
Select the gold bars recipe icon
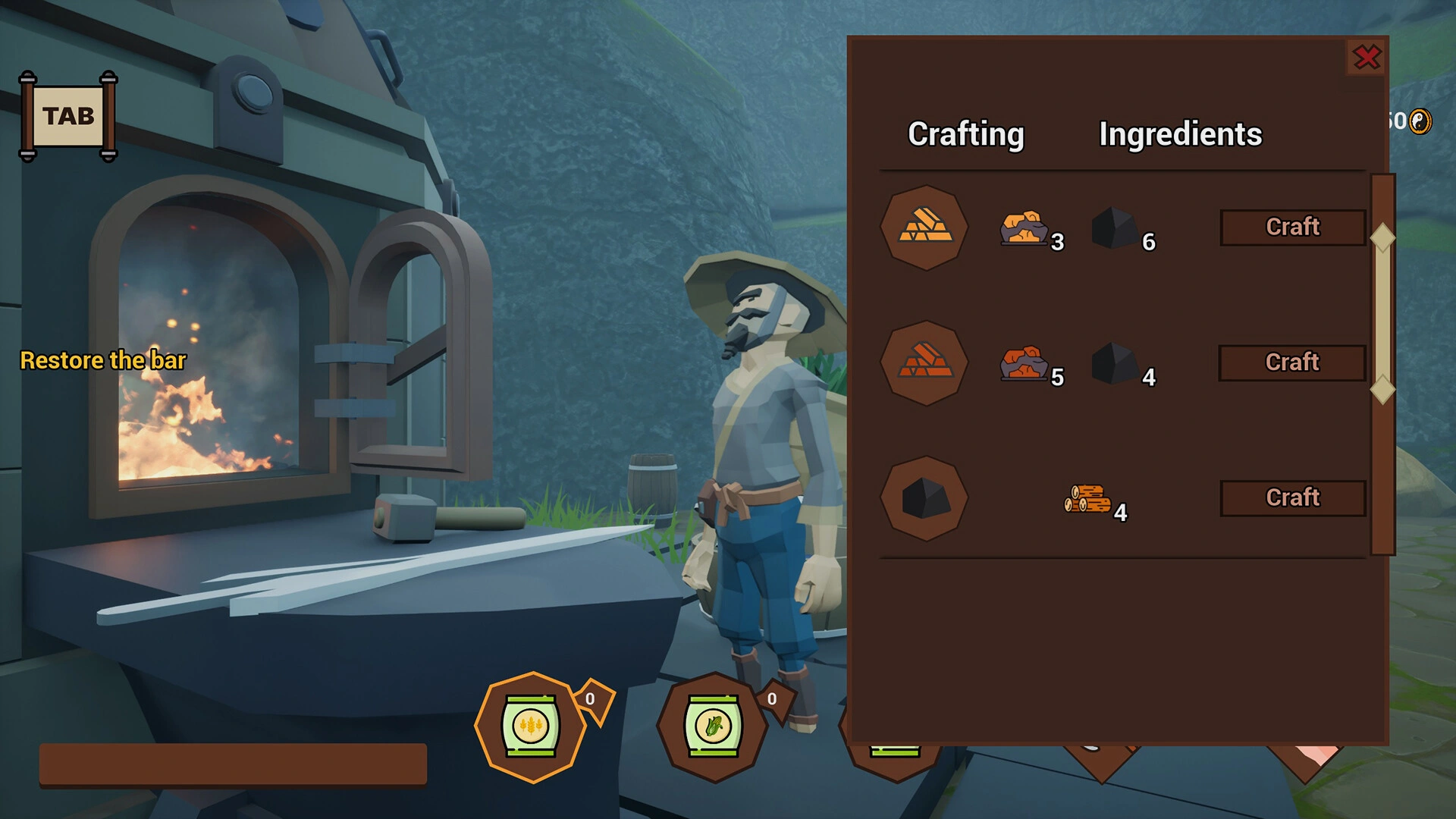tap(924, 227)
